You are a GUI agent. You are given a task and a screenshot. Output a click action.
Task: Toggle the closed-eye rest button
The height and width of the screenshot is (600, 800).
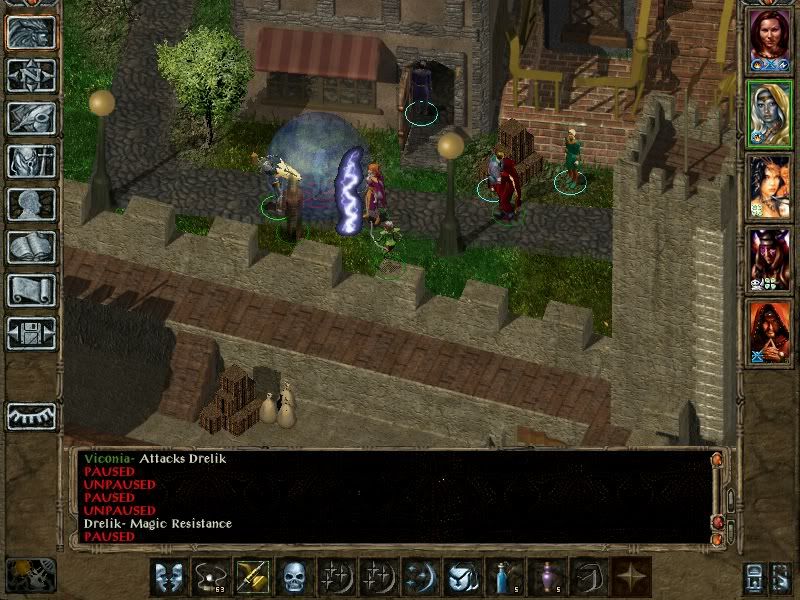click(x=32, y=416)
